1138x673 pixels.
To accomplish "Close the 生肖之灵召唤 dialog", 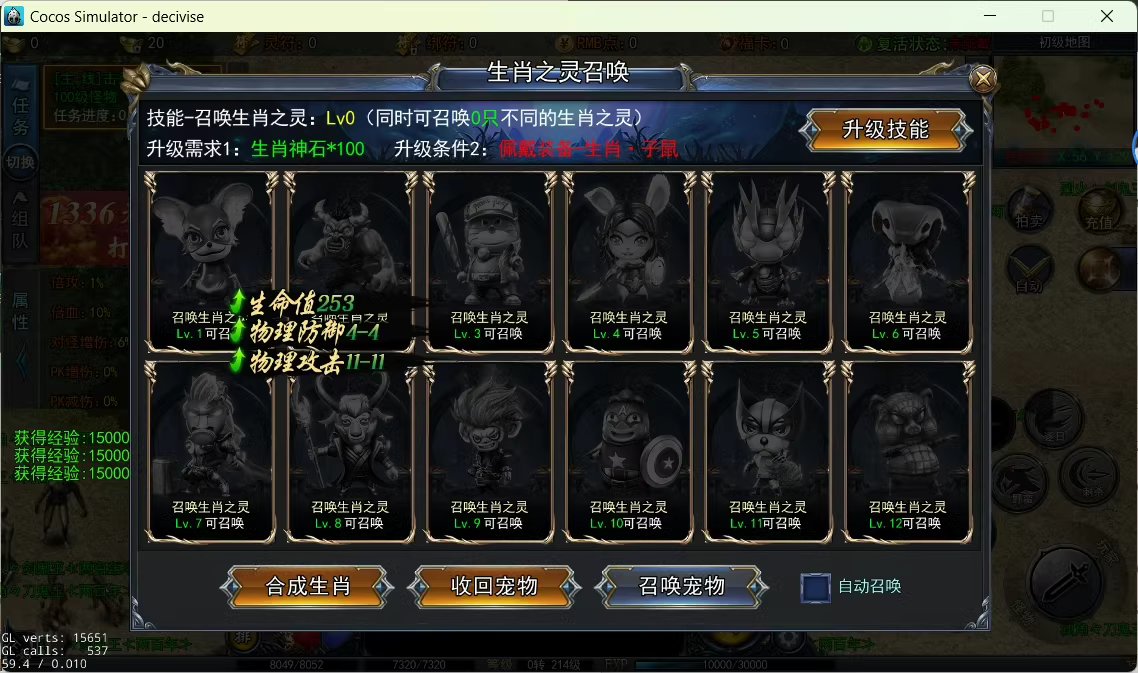I will [x=984, y=79].
